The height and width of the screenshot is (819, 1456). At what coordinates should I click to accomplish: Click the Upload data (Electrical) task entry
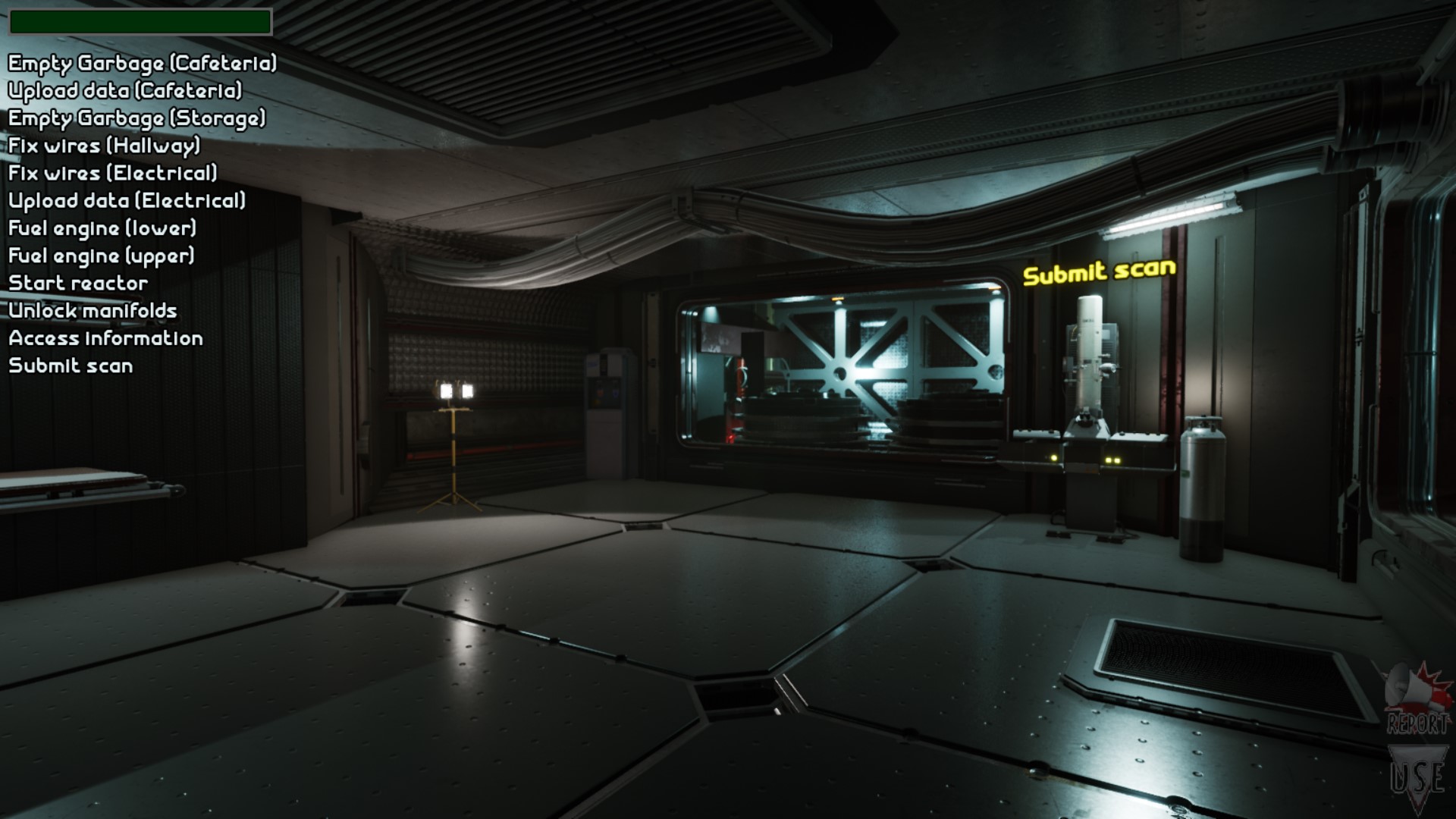tap(127, 201)
